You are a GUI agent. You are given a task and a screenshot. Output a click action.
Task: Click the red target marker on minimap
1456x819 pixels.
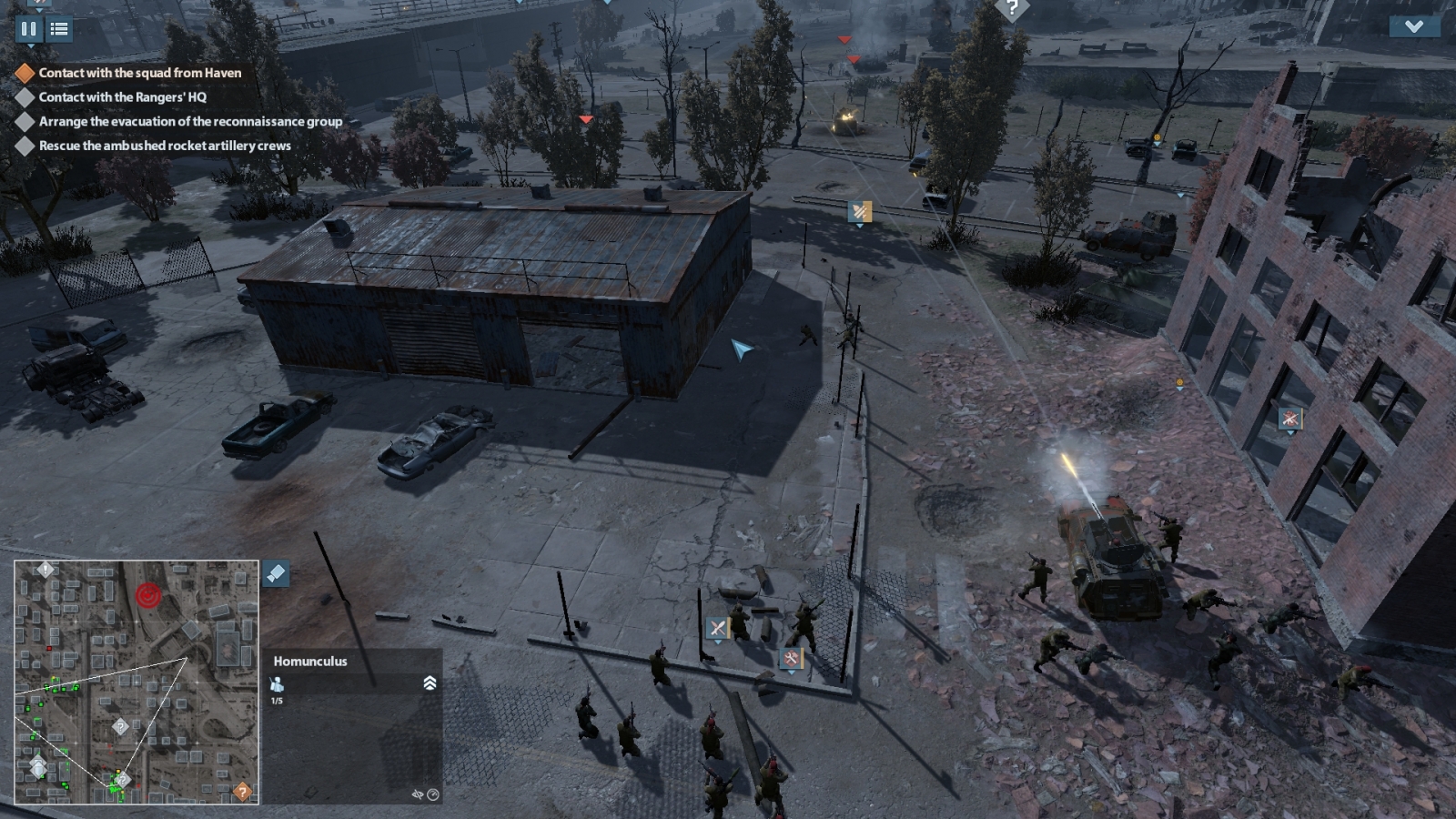[x=147, y=596]
